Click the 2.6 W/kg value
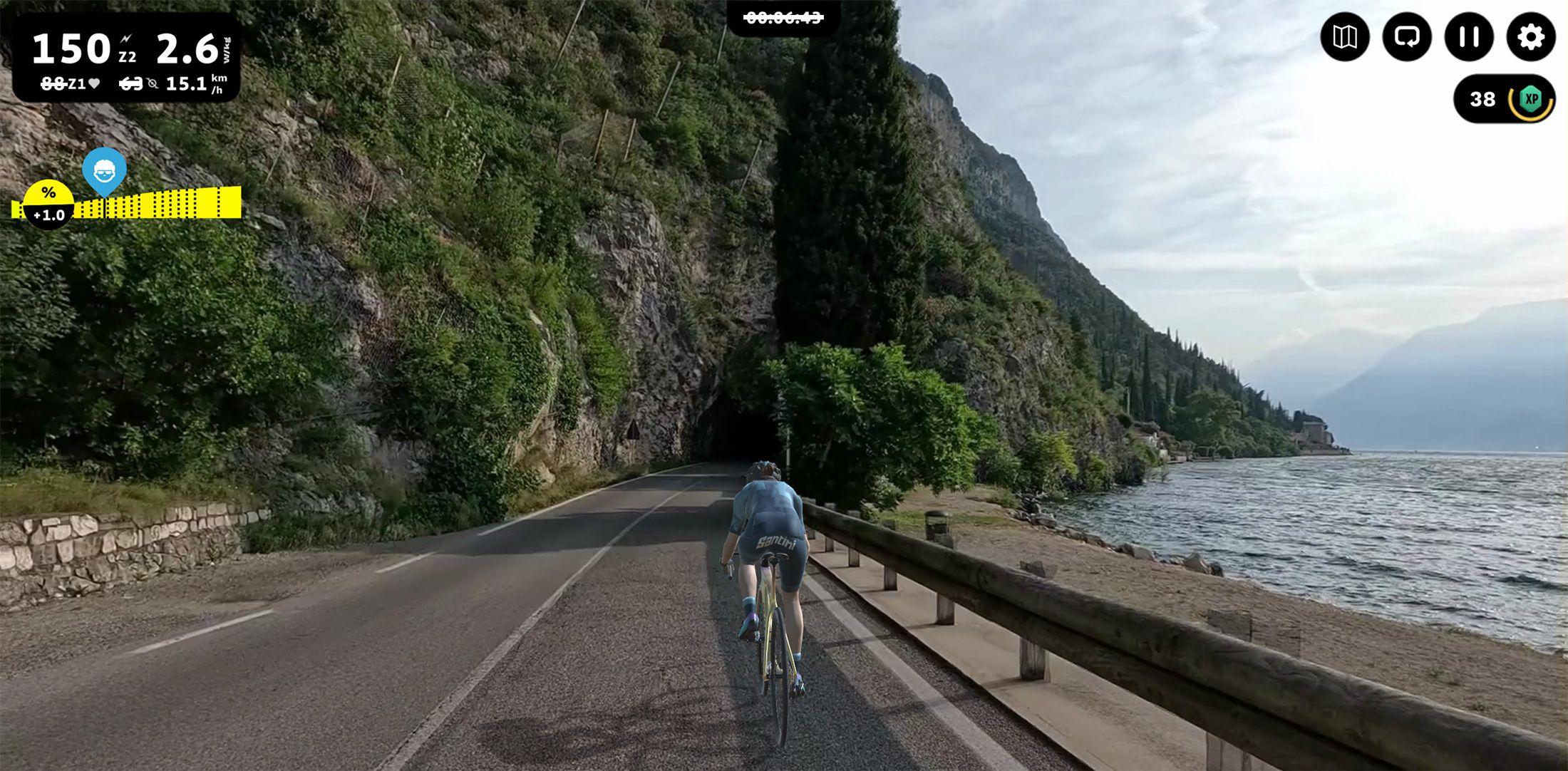Viewport: 1568px width, 771px height. tap(187, 47)
